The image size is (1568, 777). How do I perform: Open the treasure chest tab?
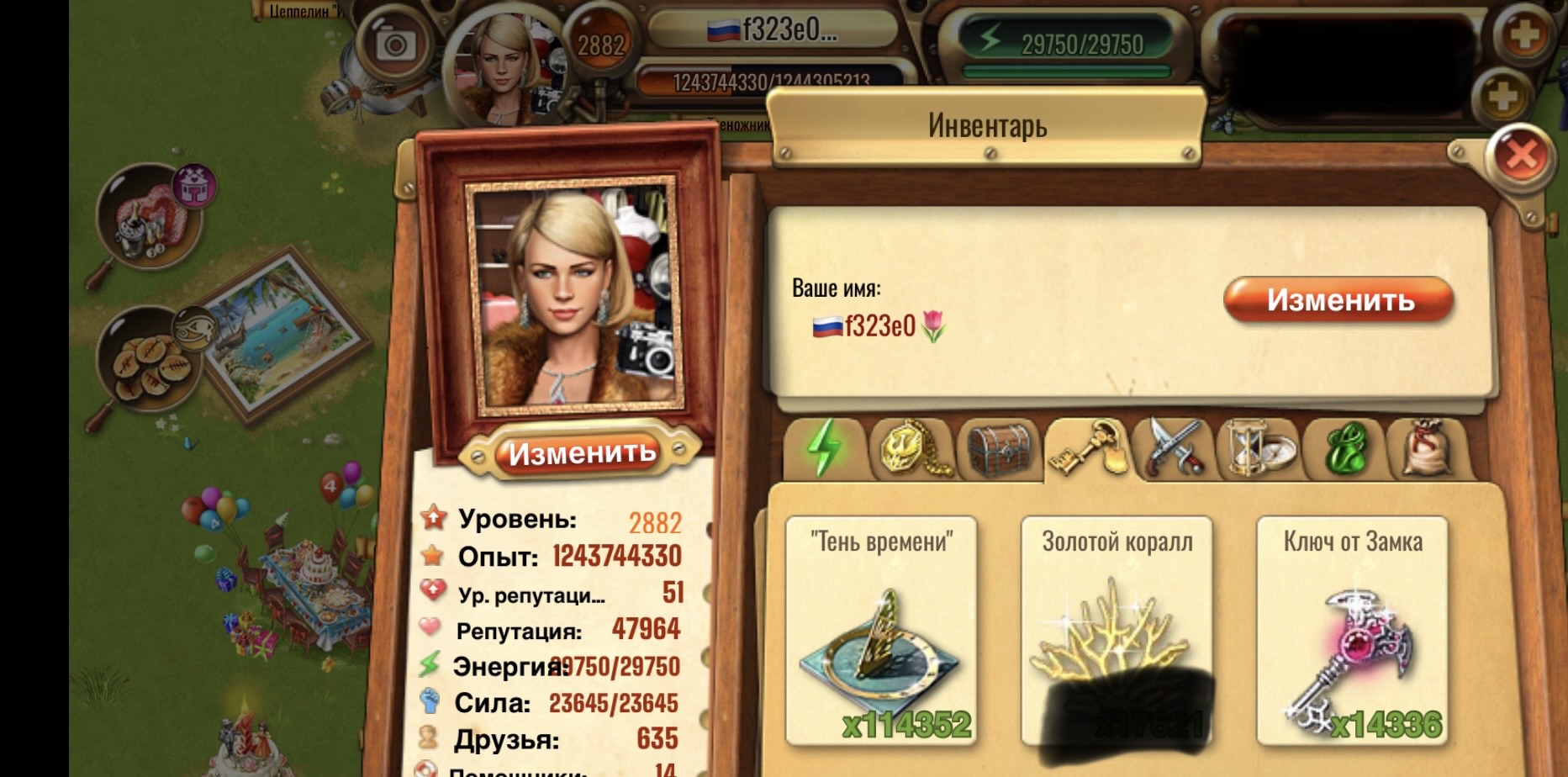click(1000, 449)
